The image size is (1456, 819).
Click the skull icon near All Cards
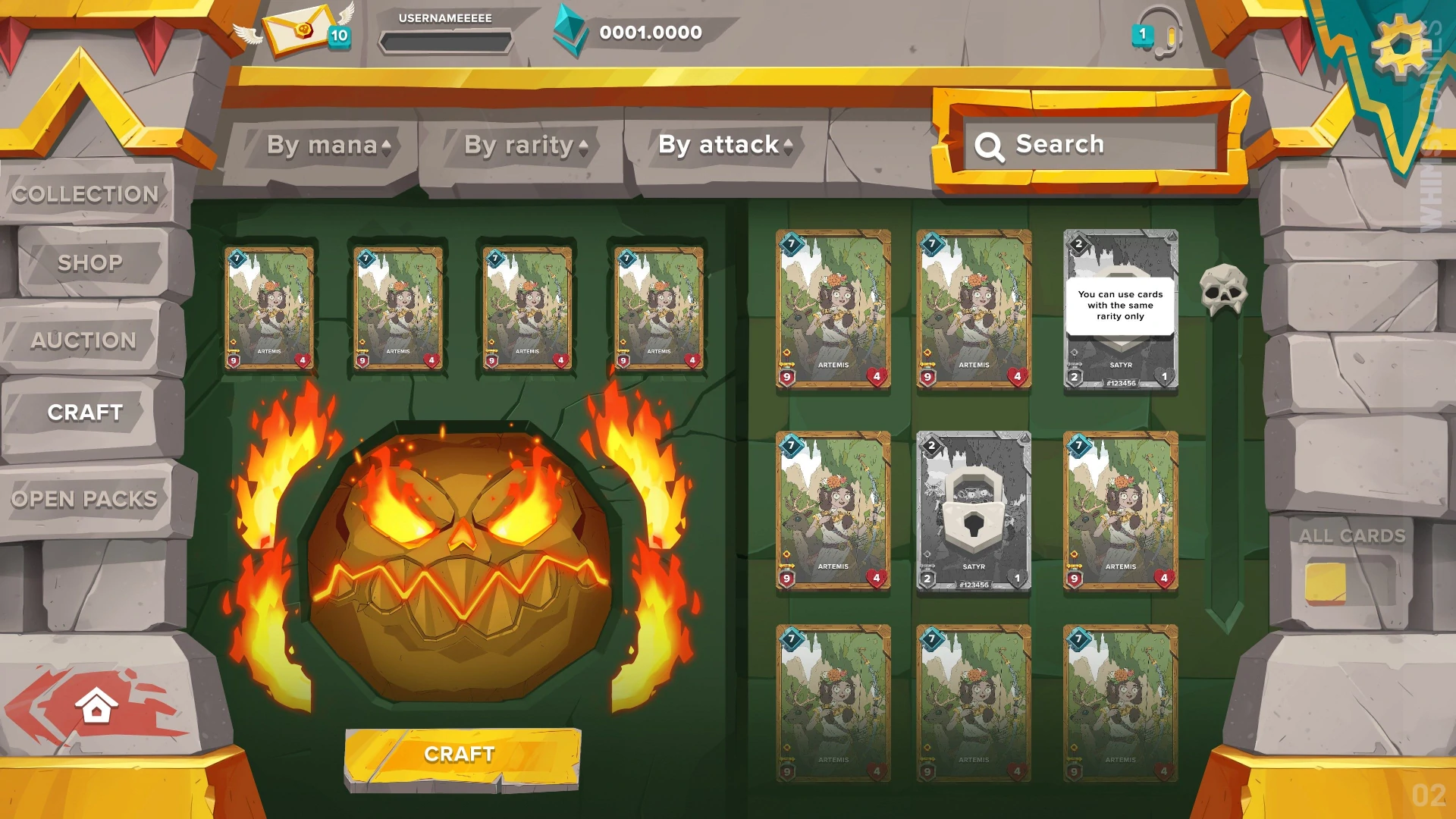(1222, 290)
